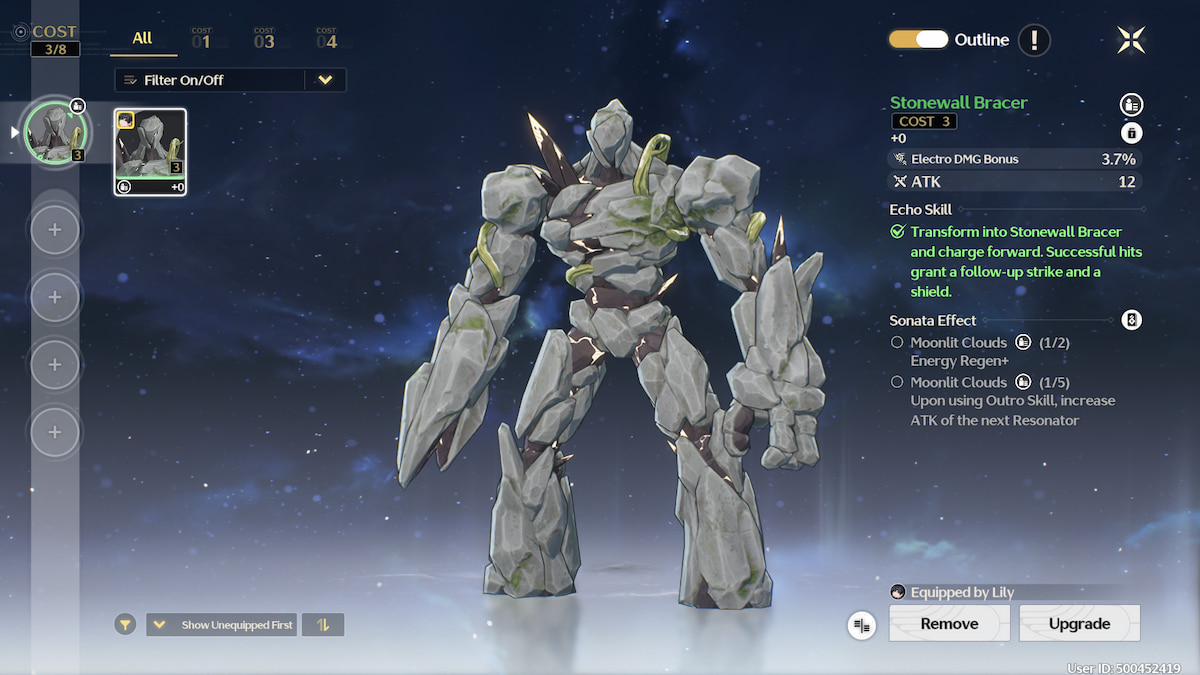The width and height of the screenshot is (1200, 675).
Task: Click the yellow funnel filter icon
Action: click(x=125, y=625)
